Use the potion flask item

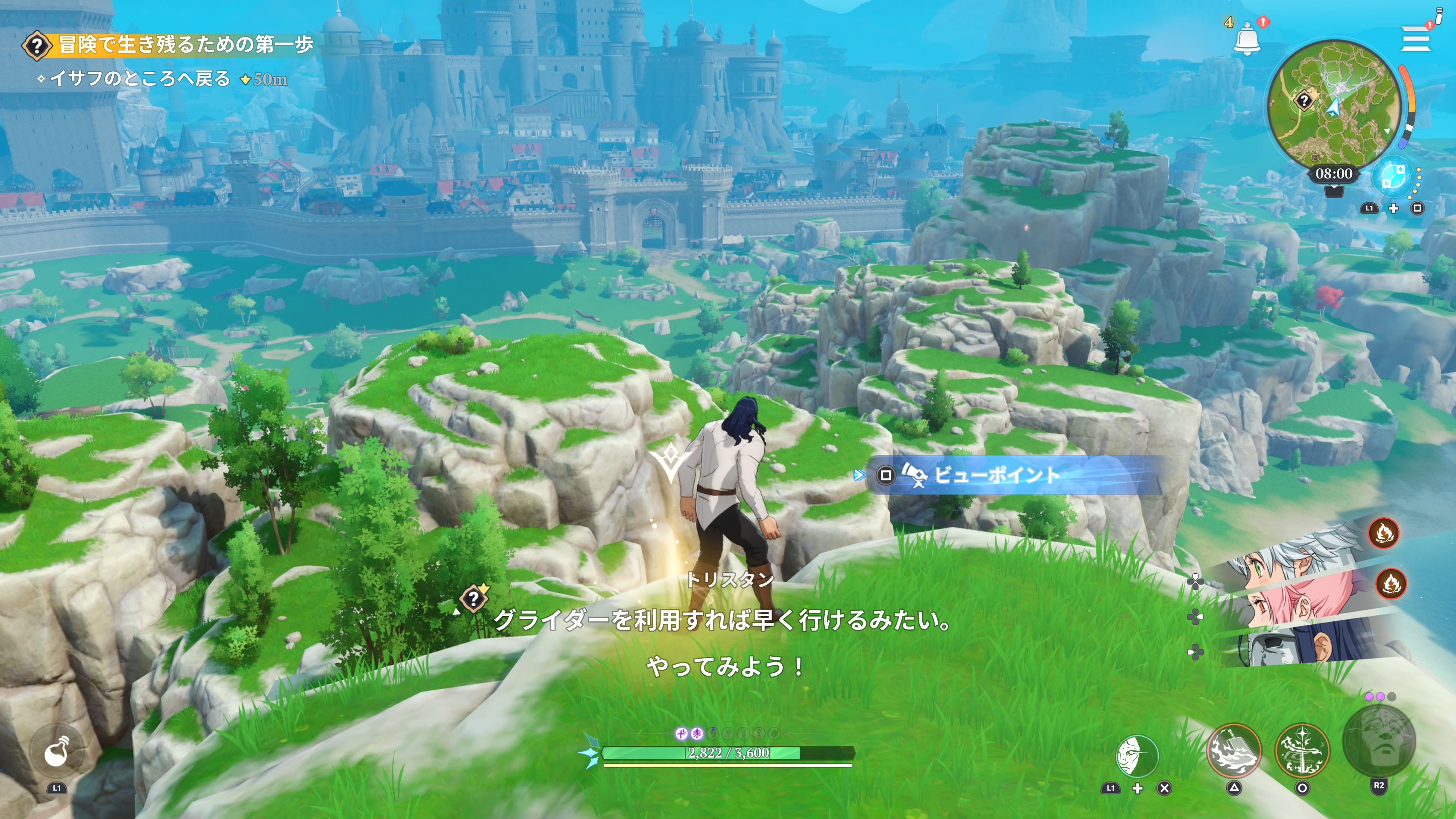[57, 752]
